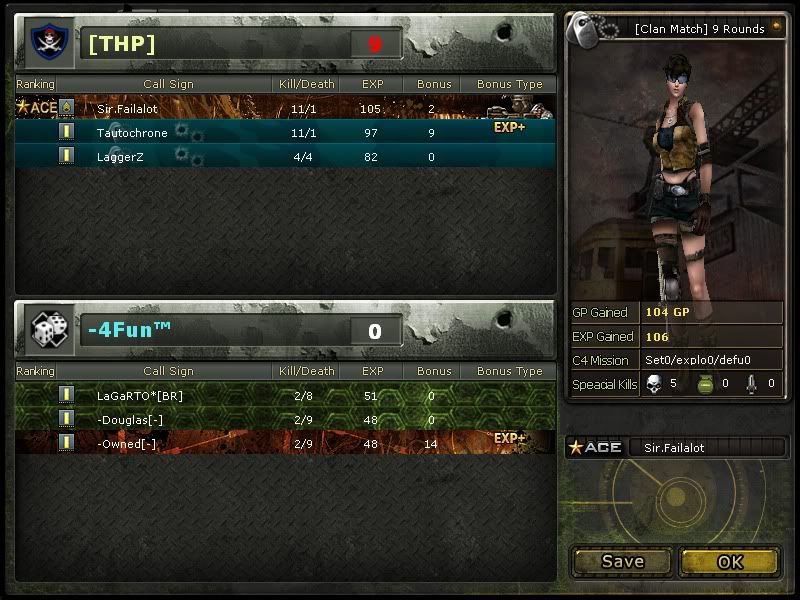Pick the -Douglas[-] player row
The height and width of the screenshot is (600, 800).
coord(285,418)
